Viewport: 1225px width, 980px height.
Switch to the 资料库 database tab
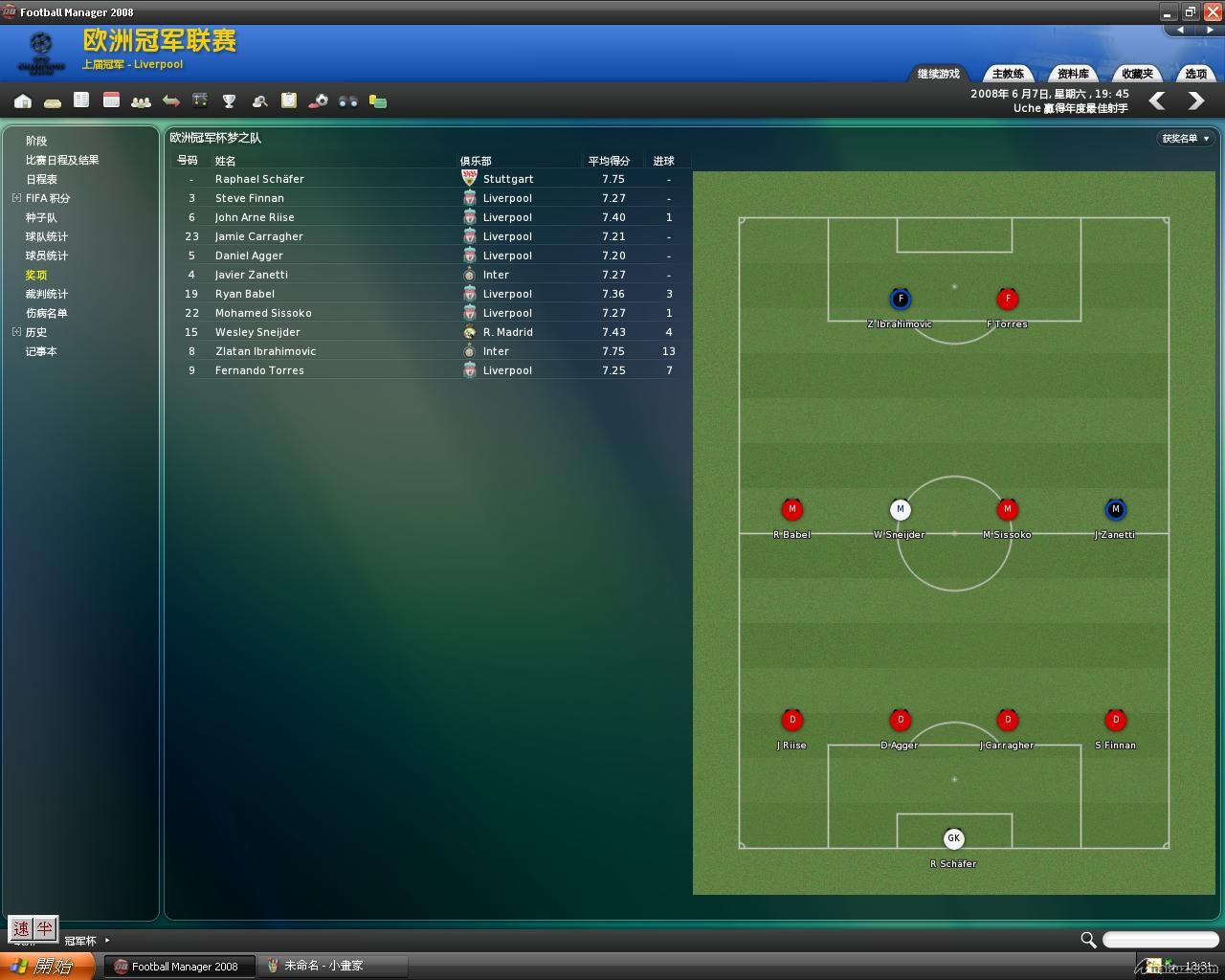tap(1073, 74)
